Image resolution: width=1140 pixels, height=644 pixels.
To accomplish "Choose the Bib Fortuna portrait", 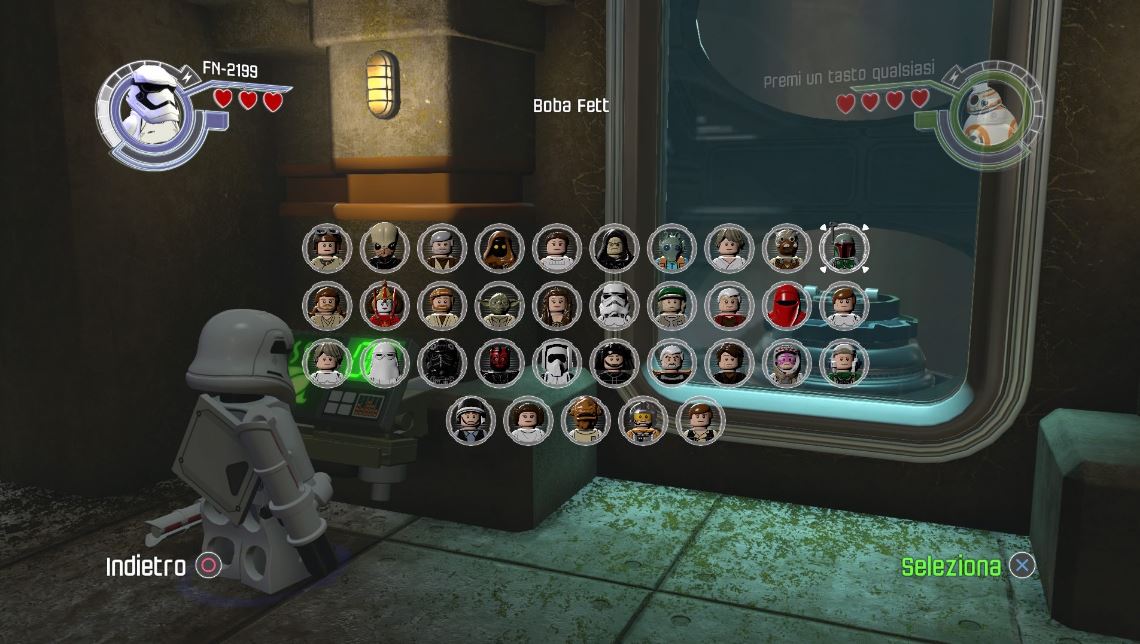I will [384, 248].
